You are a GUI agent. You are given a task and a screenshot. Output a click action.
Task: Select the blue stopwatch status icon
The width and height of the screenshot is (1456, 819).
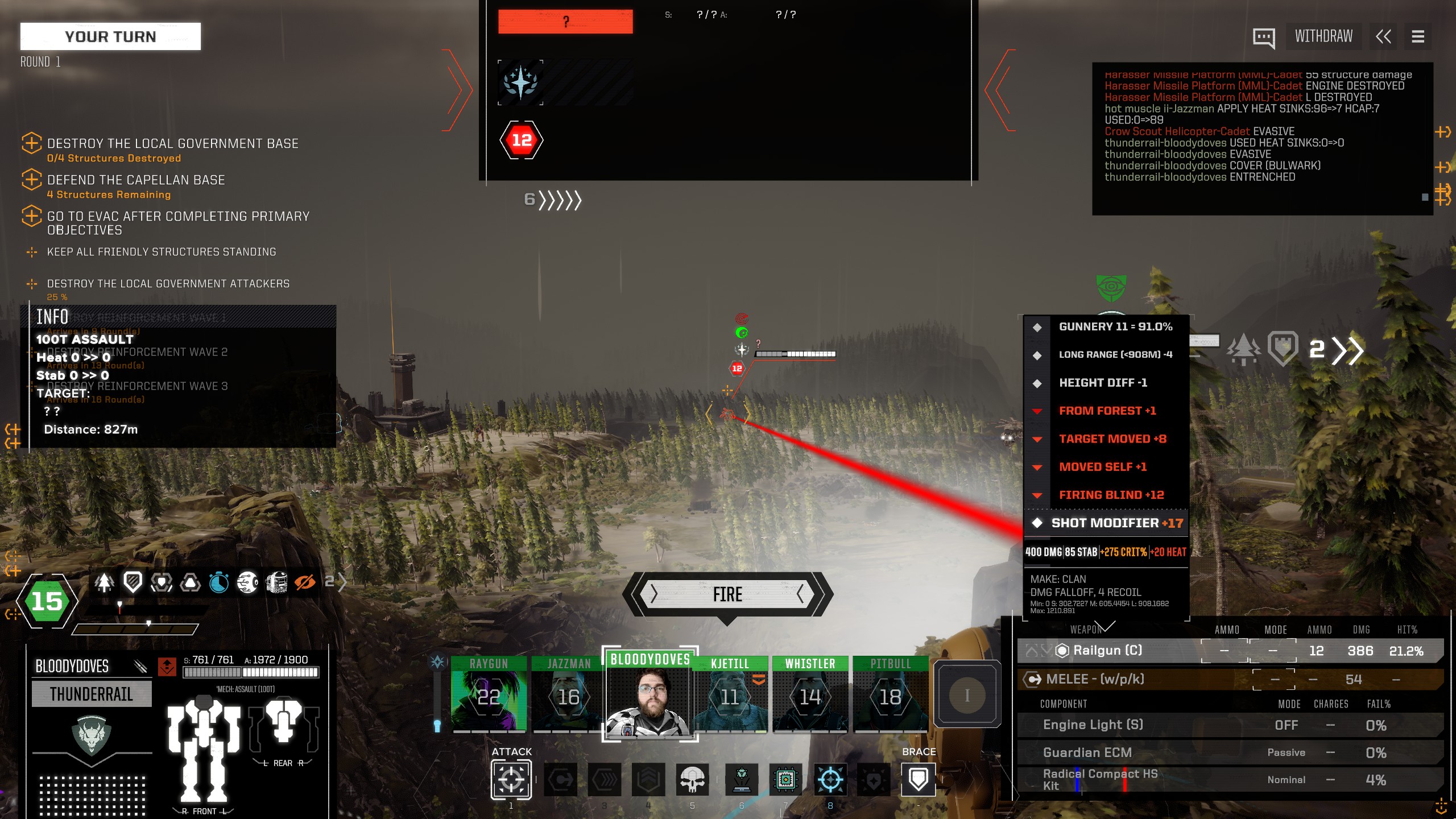click(x=219, y=582)
